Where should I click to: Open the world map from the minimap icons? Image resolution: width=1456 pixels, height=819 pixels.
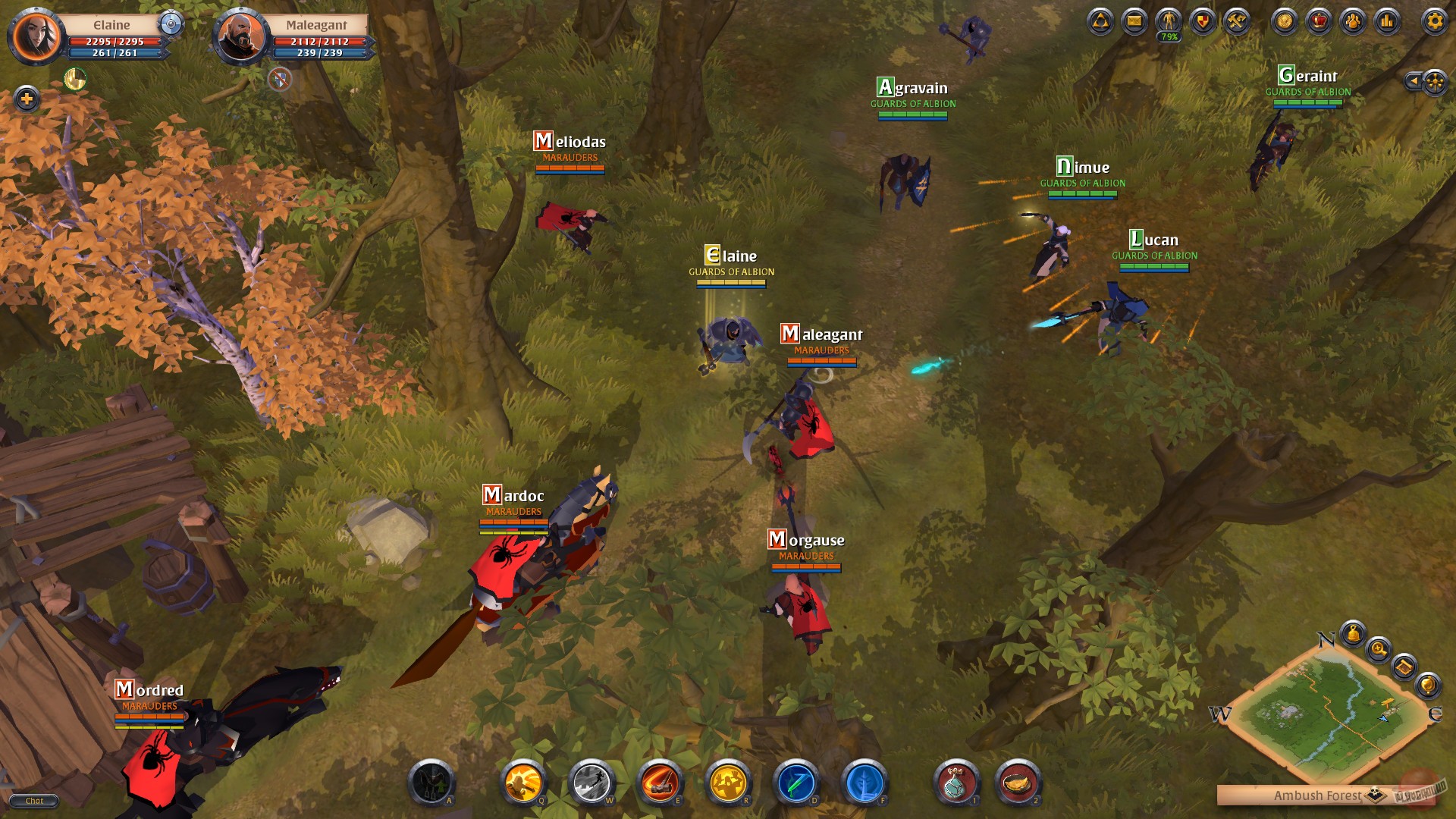click(1405, 668)
